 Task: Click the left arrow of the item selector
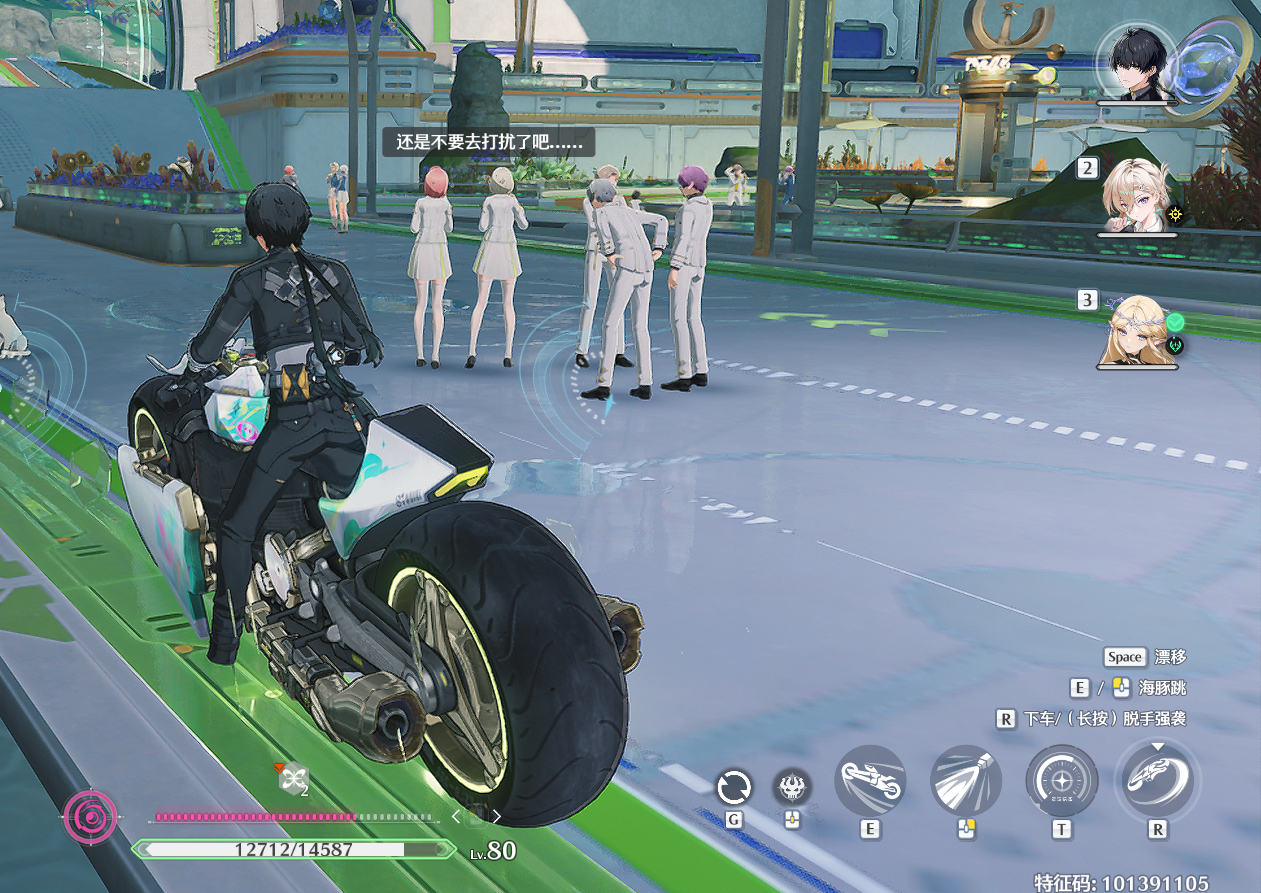click(455, 816)
